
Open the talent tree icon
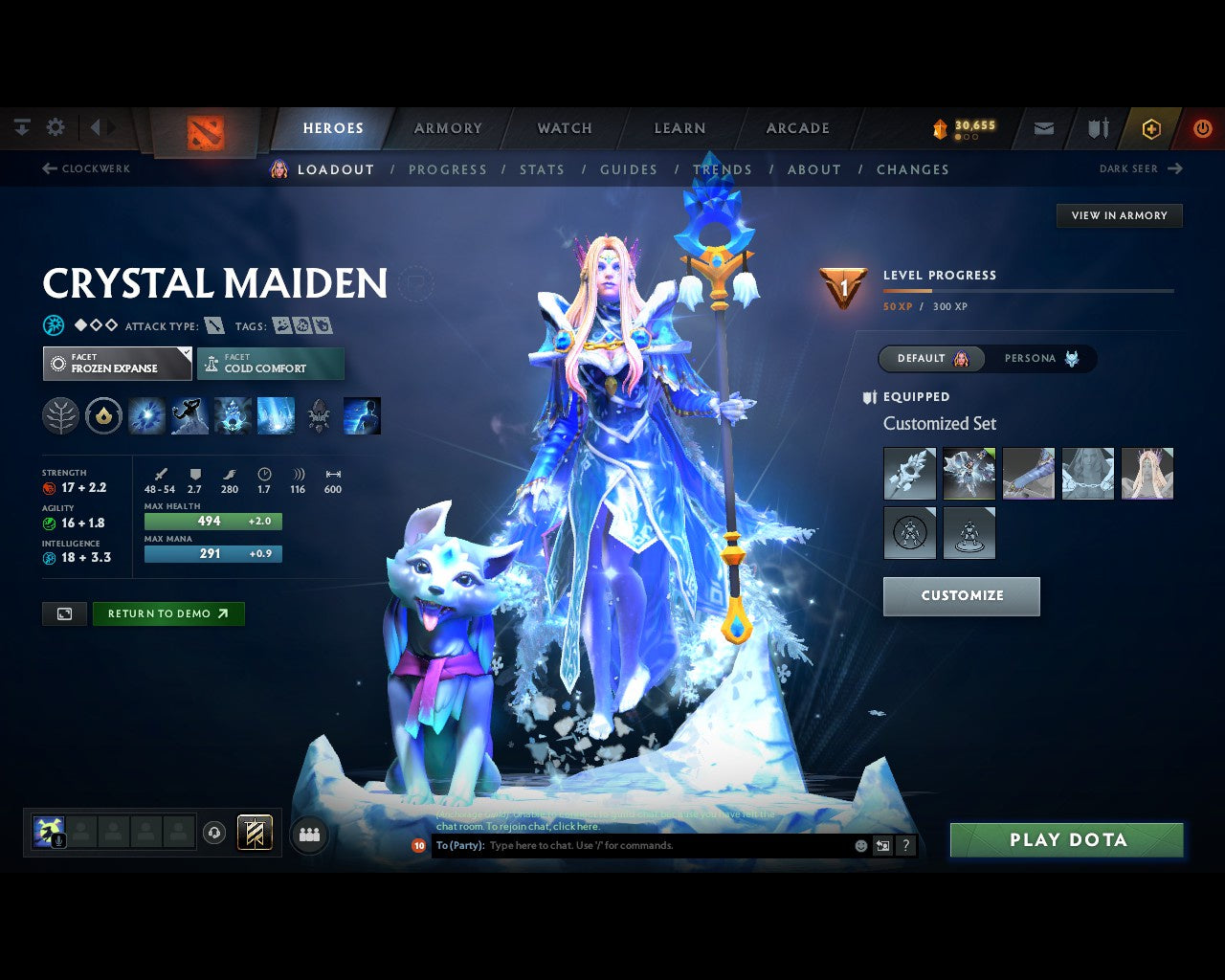click(60, 415)
